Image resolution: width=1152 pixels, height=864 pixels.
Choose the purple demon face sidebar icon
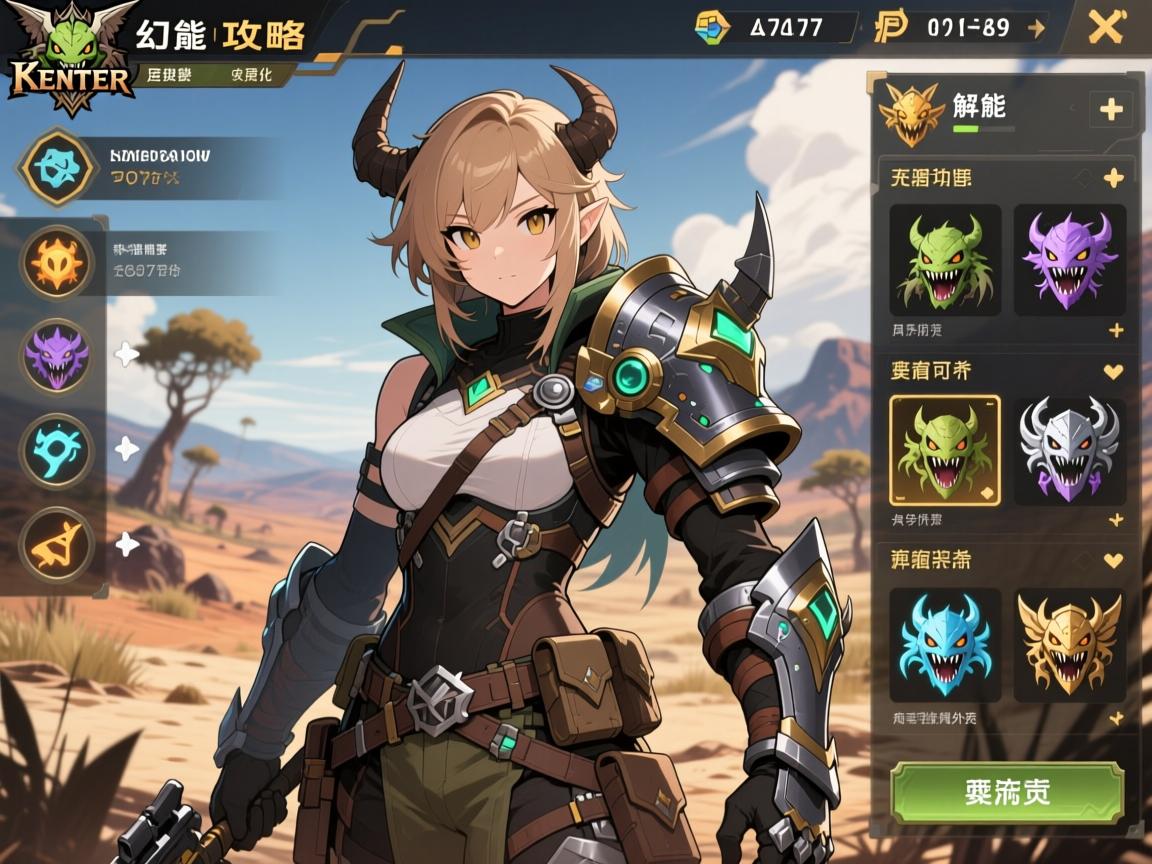[x=57, y=355]
